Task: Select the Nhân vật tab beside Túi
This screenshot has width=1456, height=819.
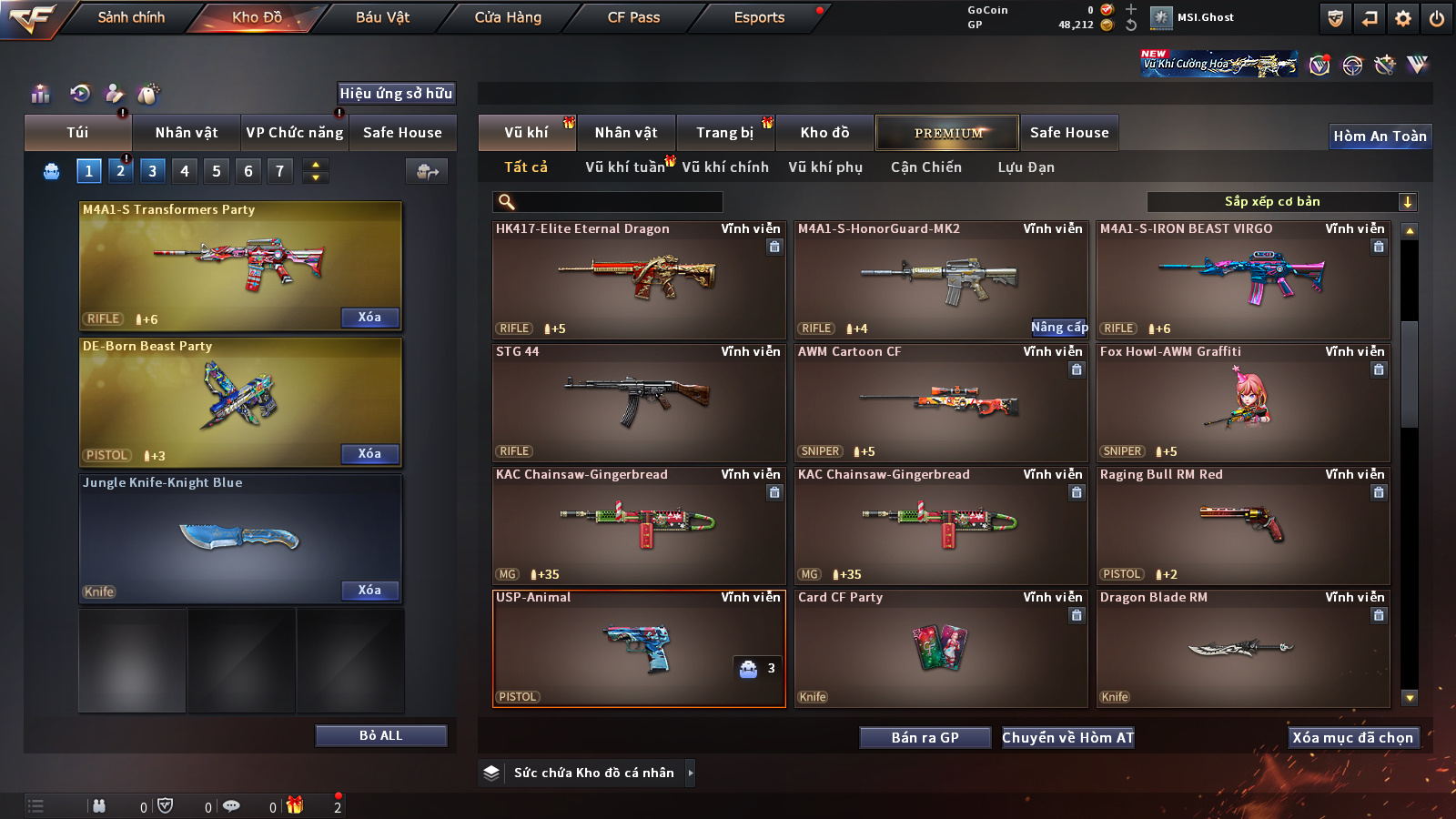Action: tap(187, 133)
